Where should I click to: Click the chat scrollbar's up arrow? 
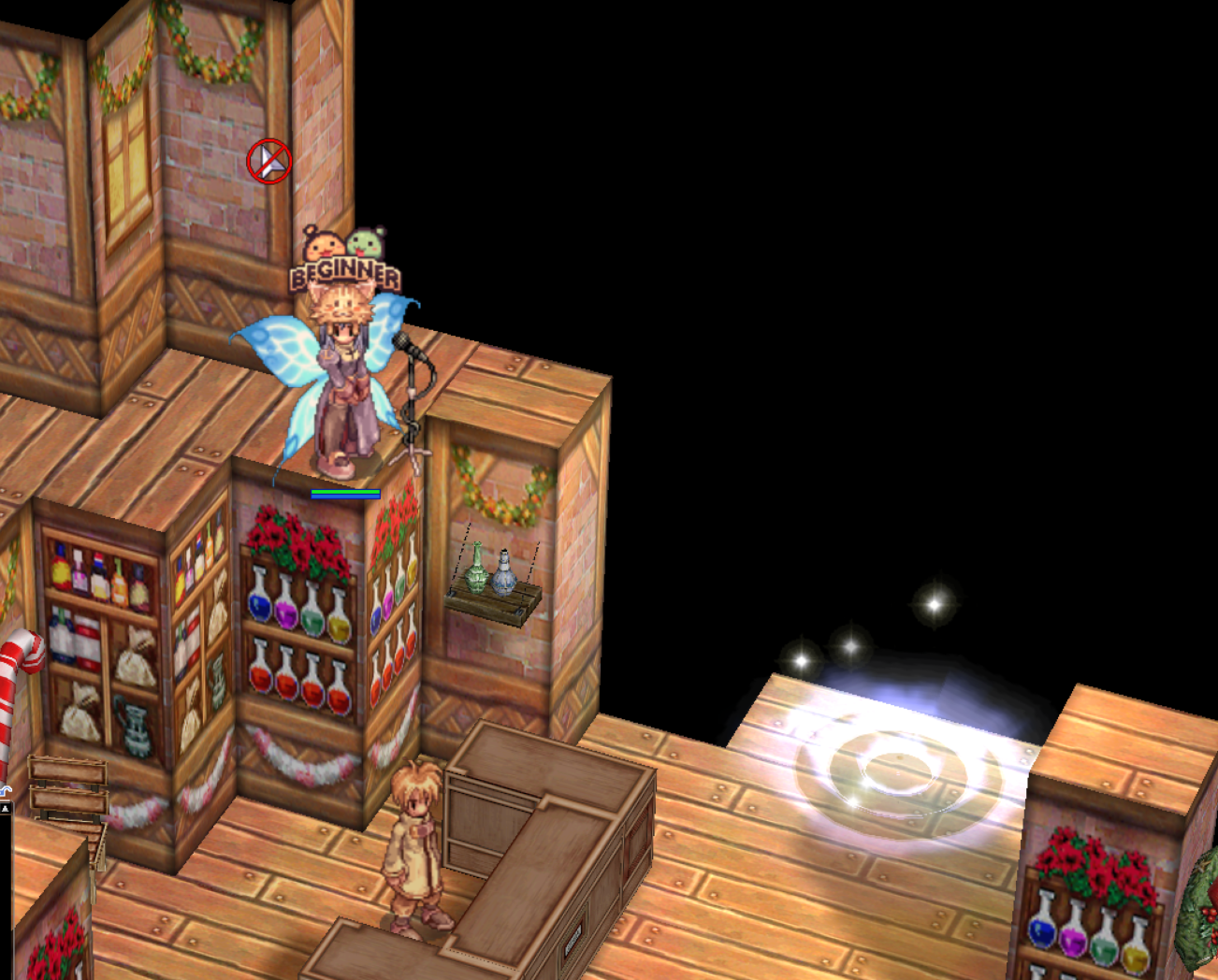coord(5,806)
